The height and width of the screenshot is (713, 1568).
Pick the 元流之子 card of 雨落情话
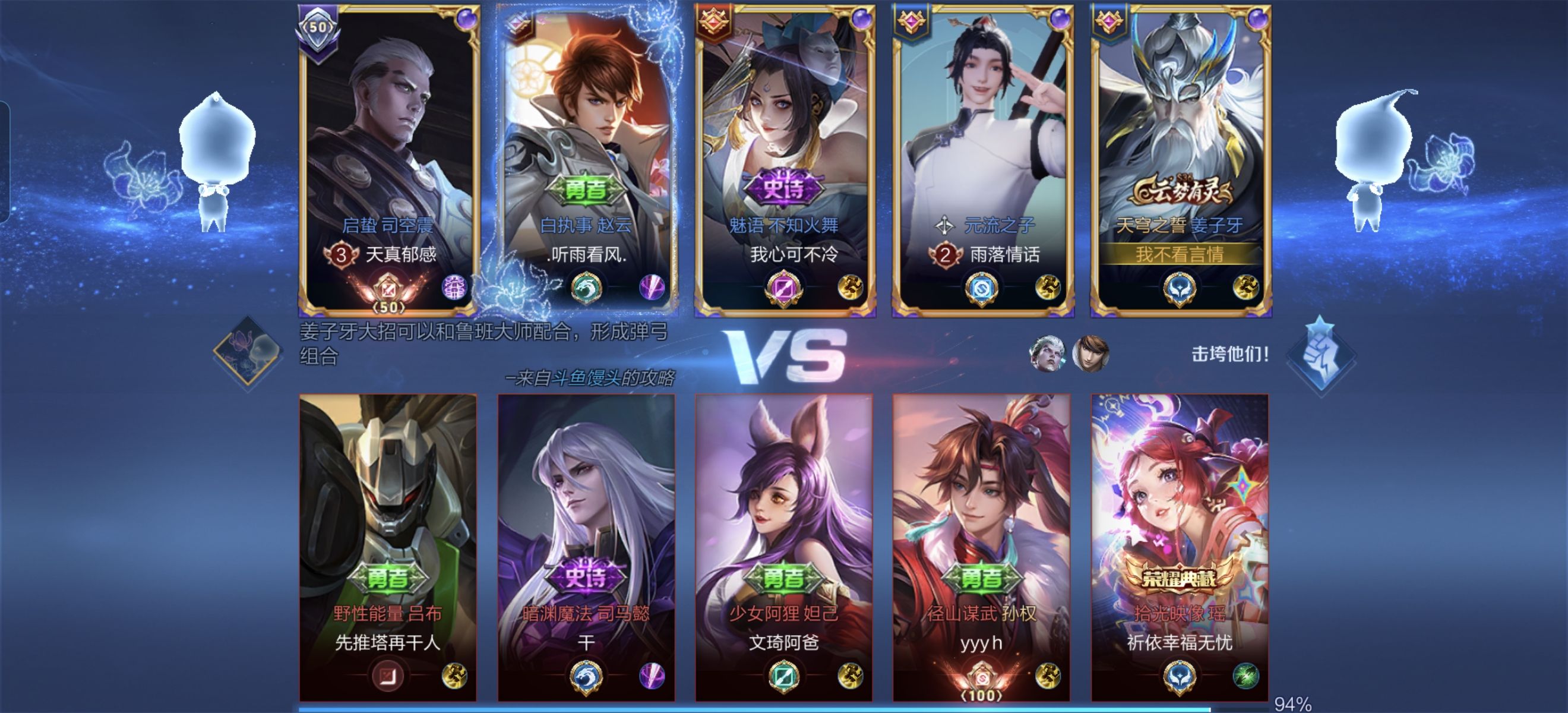(982, 158)
